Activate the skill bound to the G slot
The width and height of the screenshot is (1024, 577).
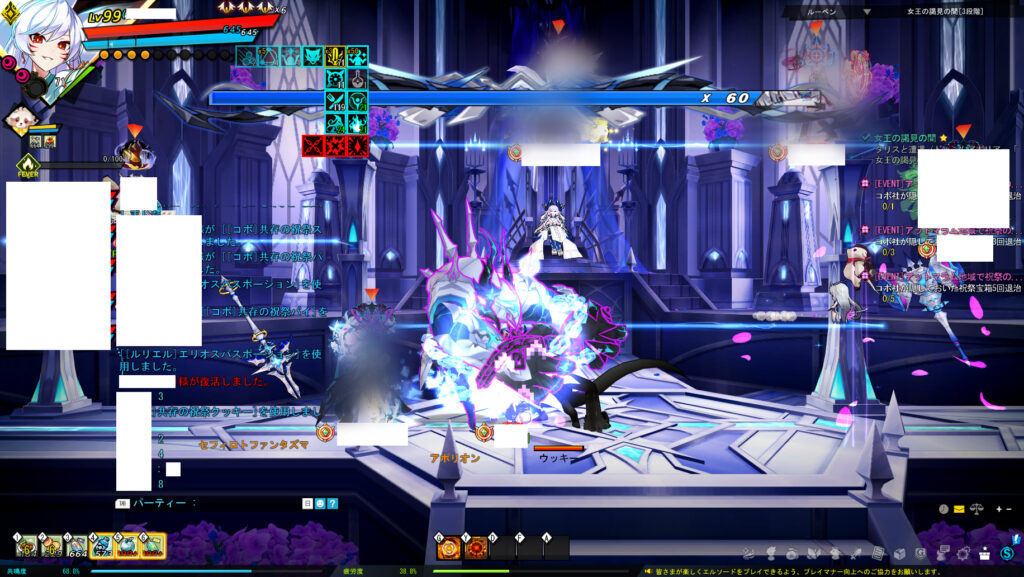point(449,547)
